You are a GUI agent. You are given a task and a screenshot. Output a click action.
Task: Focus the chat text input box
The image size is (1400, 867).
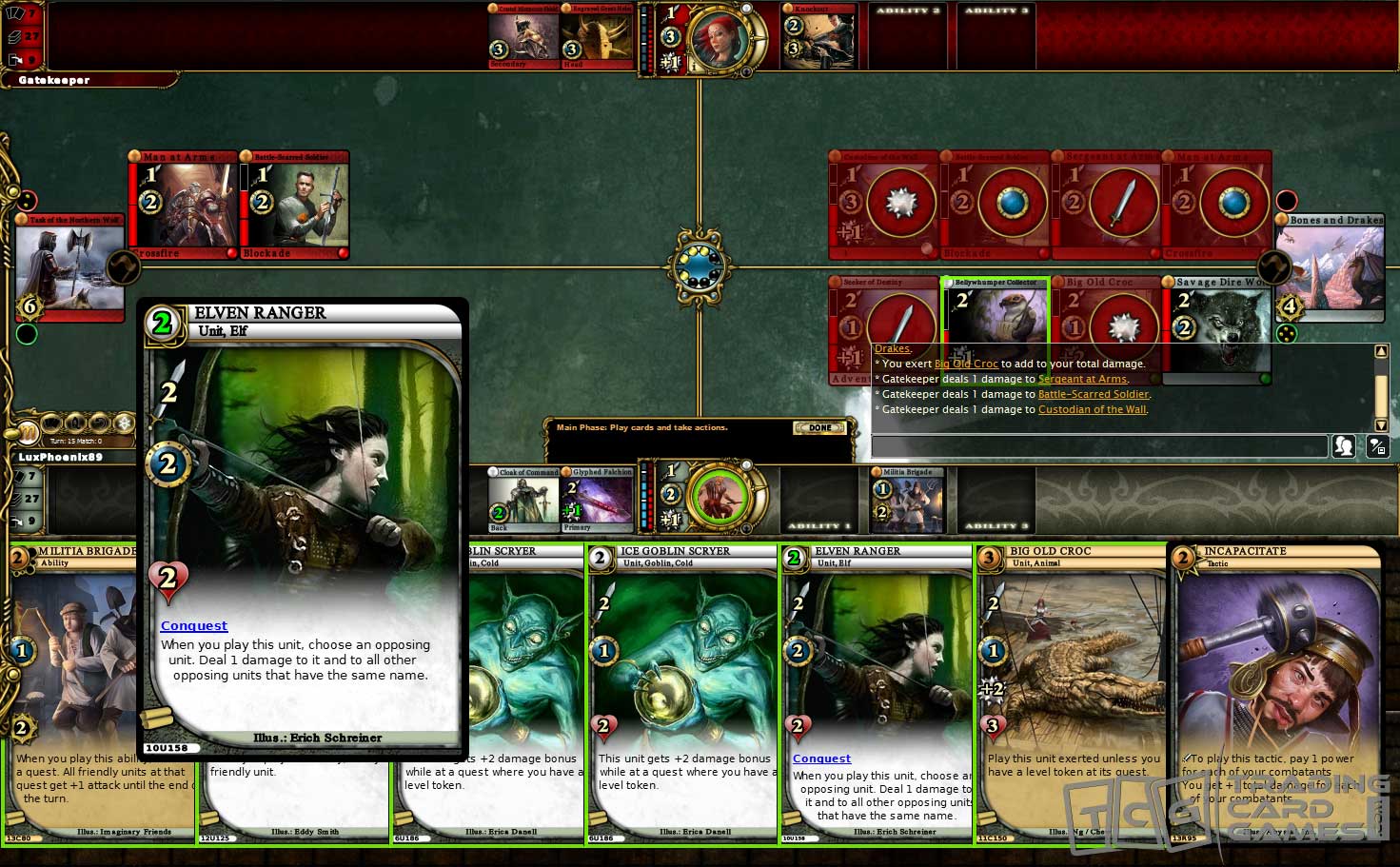click(1099, 445)
